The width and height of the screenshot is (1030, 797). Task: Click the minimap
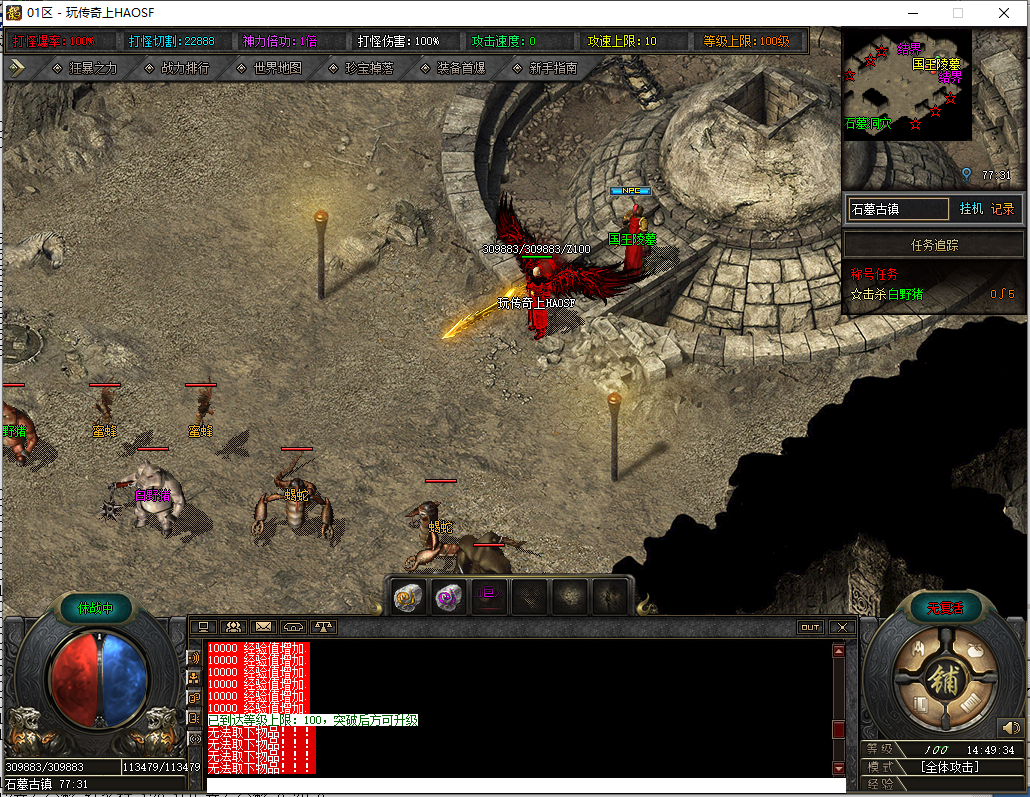point(907,84)
